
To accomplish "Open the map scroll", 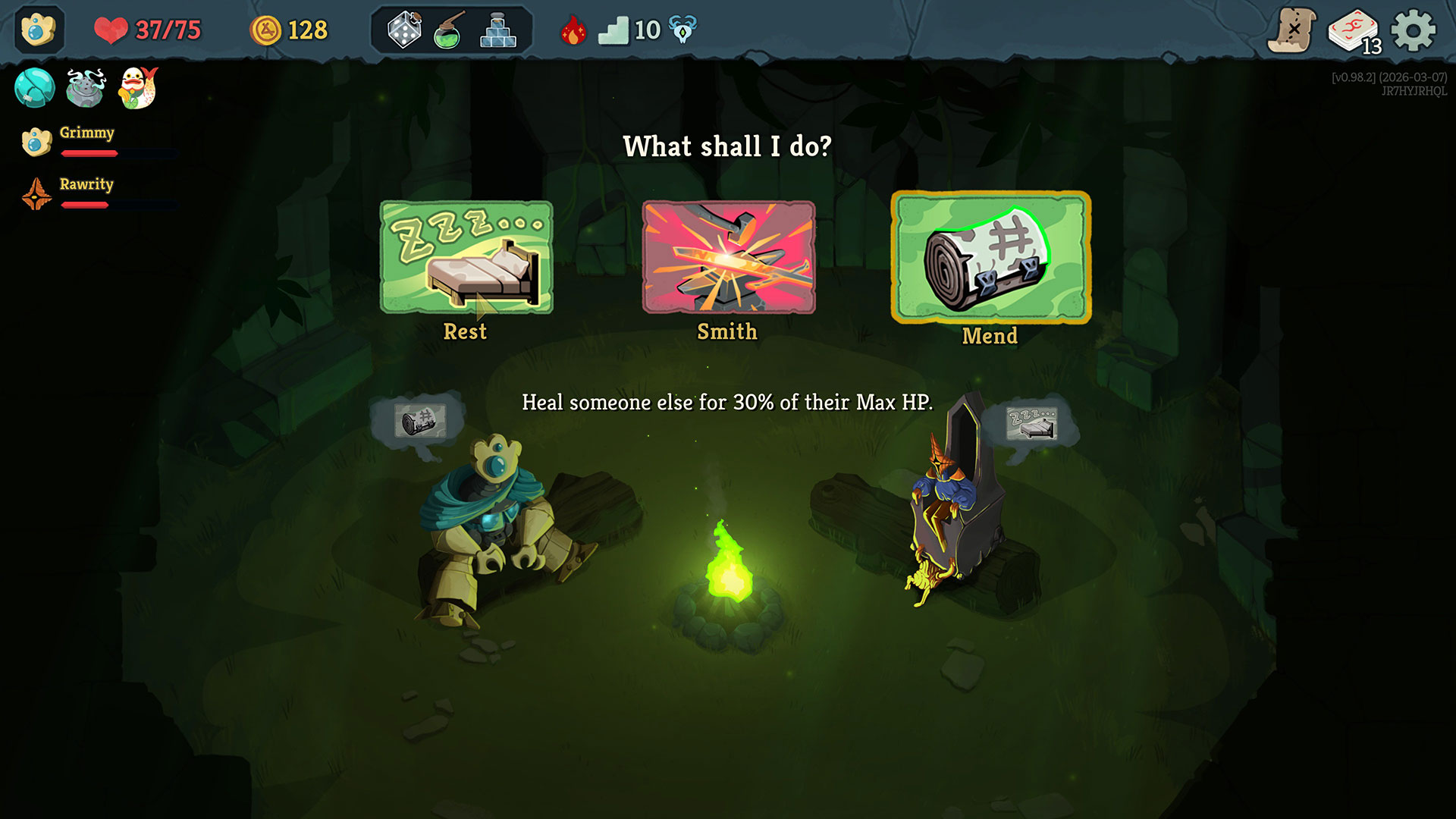I will click(1292, 31).
